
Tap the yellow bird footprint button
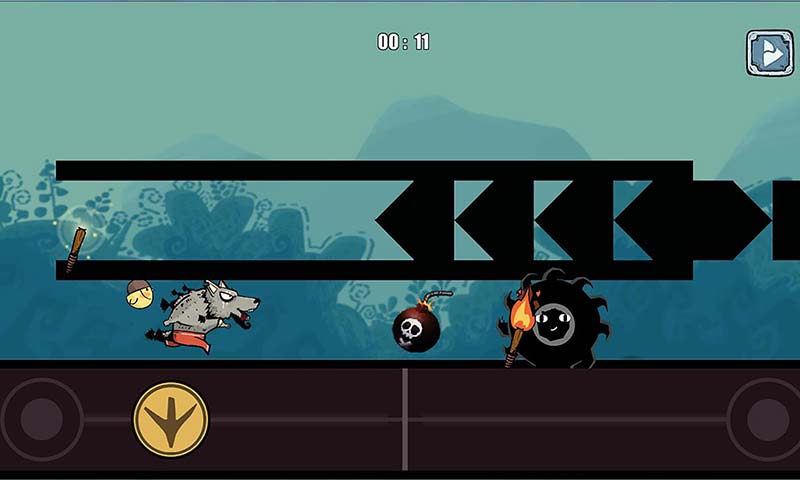[x=171, y=417]
